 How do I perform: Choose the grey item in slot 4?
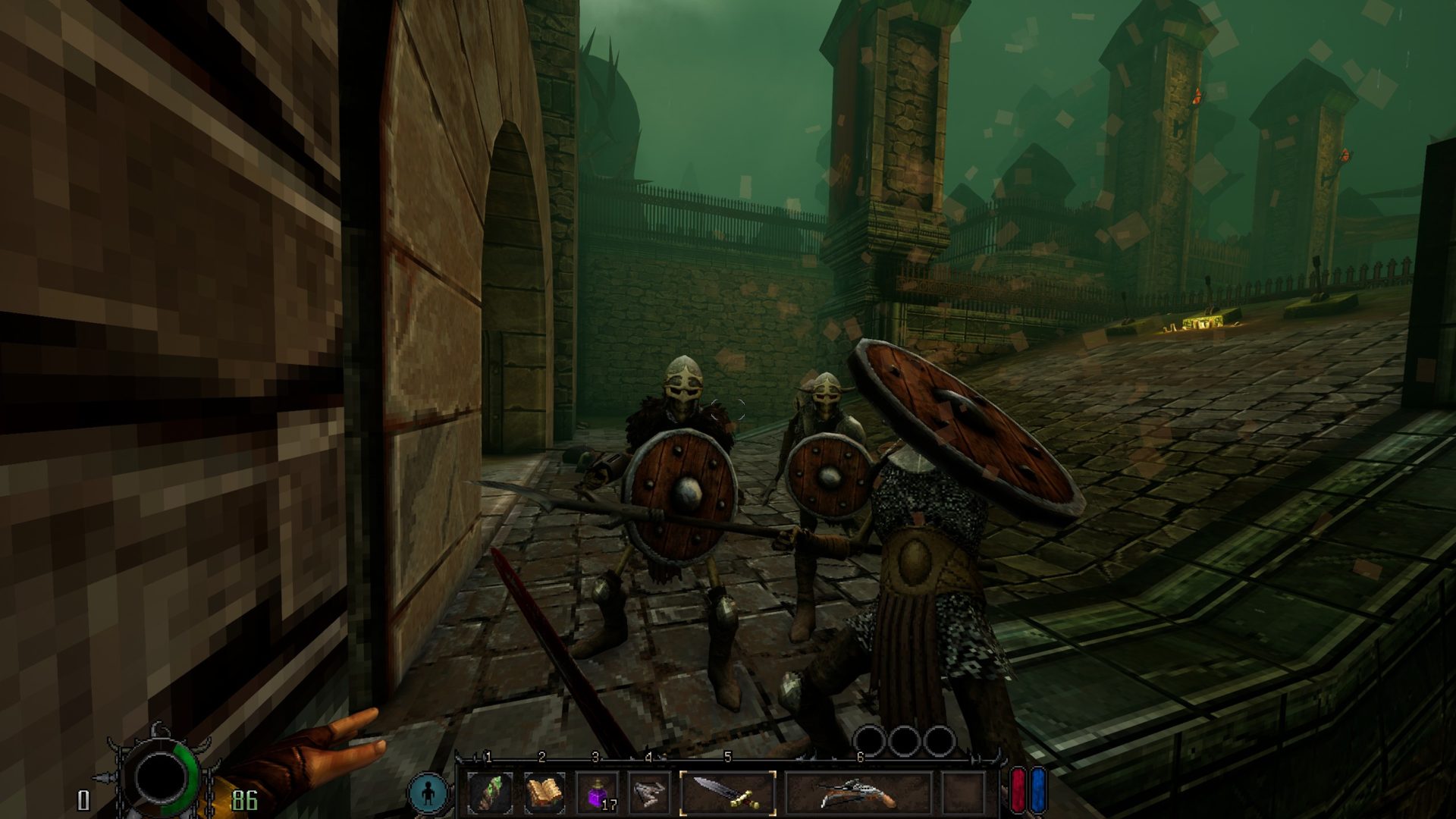650,793
